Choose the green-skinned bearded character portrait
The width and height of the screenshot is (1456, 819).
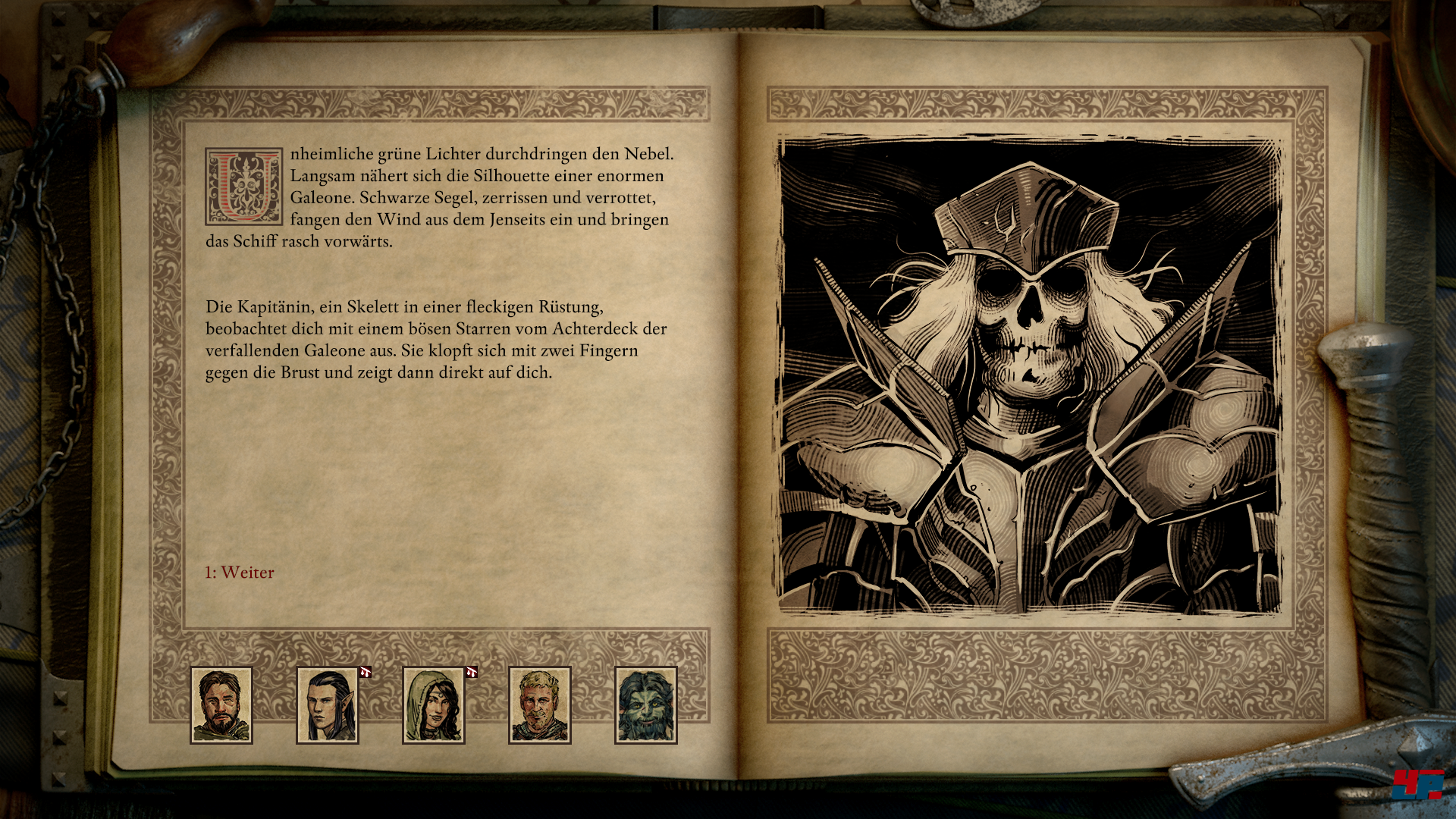tap(646, 705)
